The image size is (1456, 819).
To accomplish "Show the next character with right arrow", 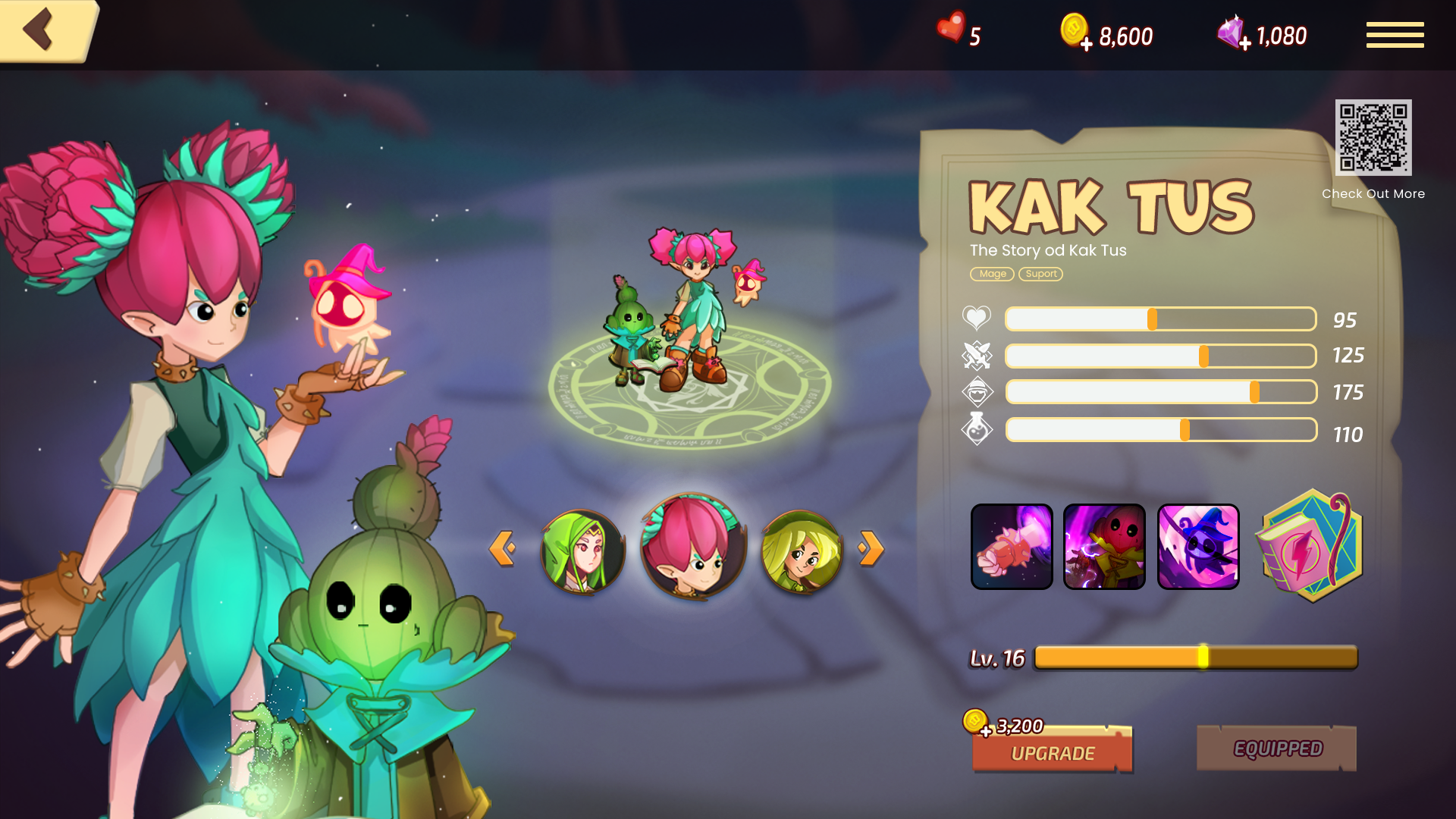I will [871, 548].
